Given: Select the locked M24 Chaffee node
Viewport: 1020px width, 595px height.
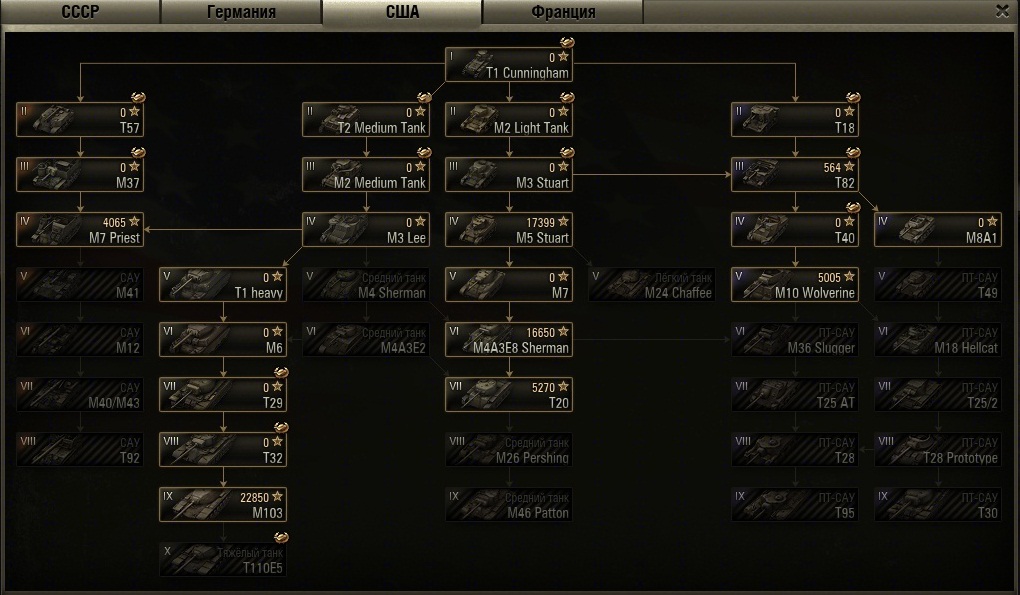Looking at the screenshot, I should (652, 285).
